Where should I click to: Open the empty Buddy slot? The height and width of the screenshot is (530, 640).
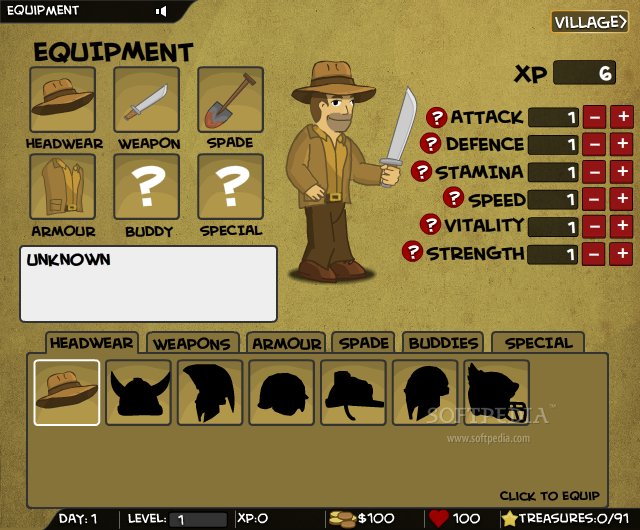pos(147,187)
